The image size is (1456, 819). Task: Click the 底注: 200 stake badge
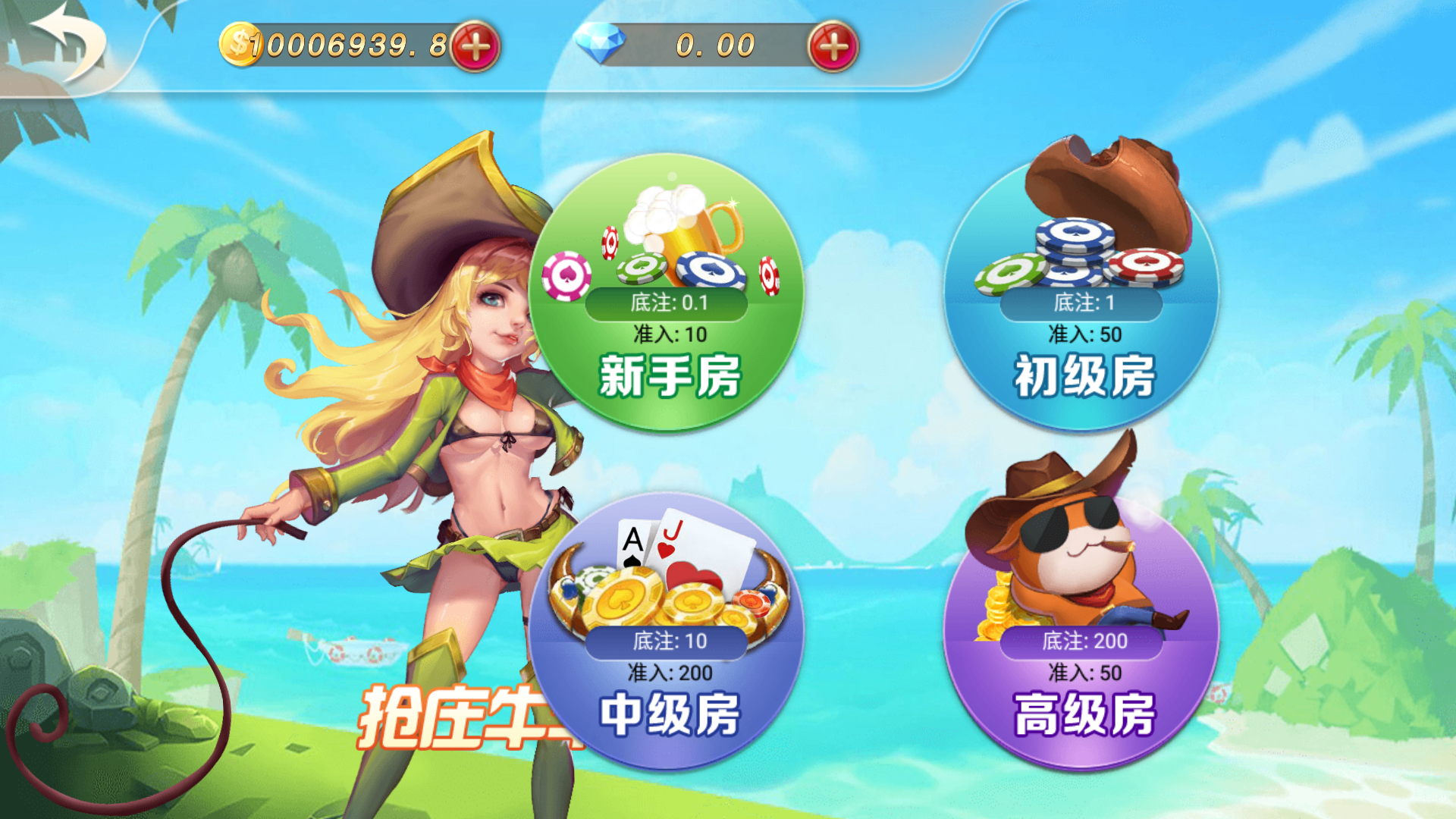(x=1084, y=641)
